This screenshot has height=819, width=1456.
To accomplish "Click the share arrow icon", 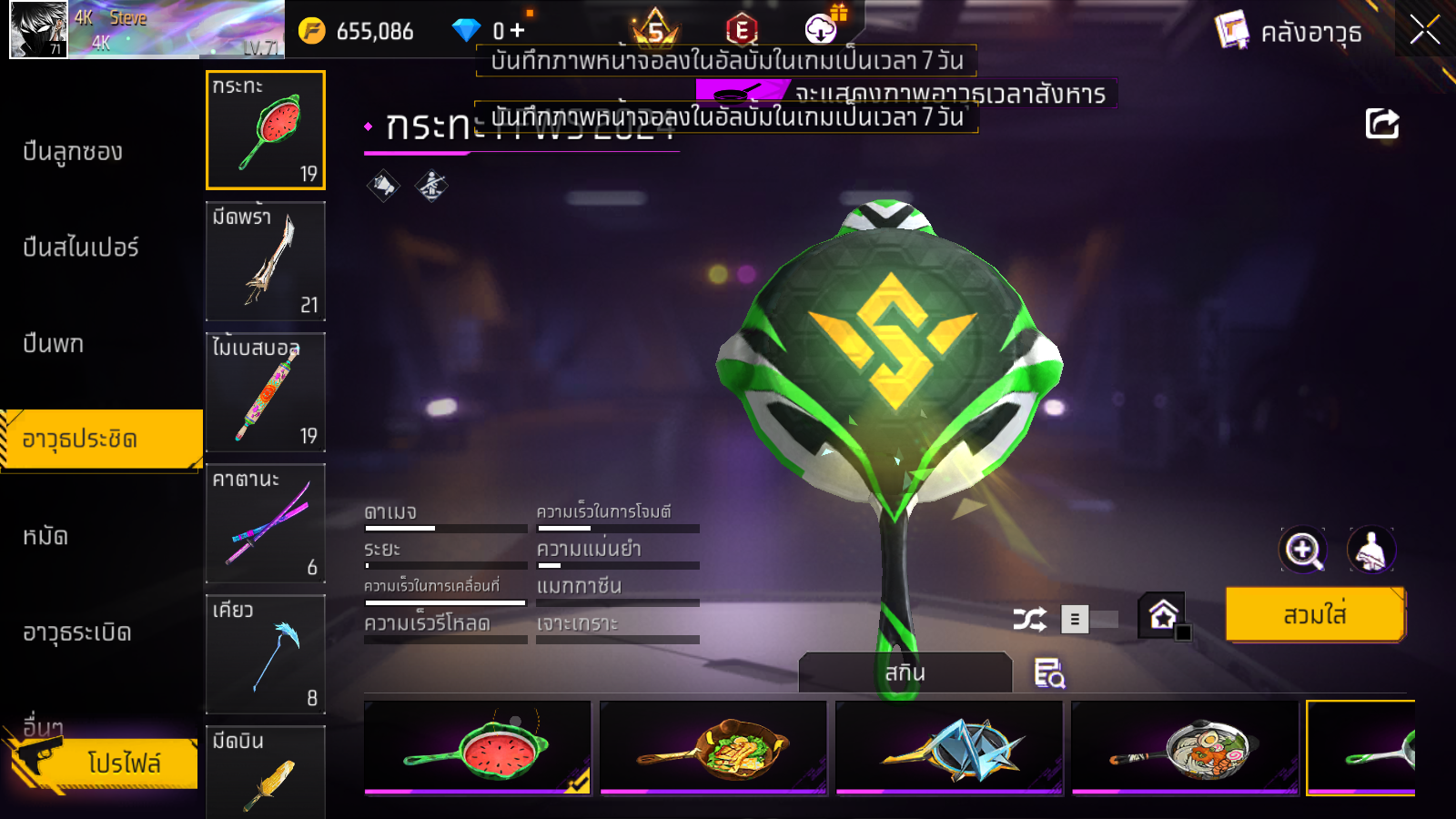I will (1381, 124).
